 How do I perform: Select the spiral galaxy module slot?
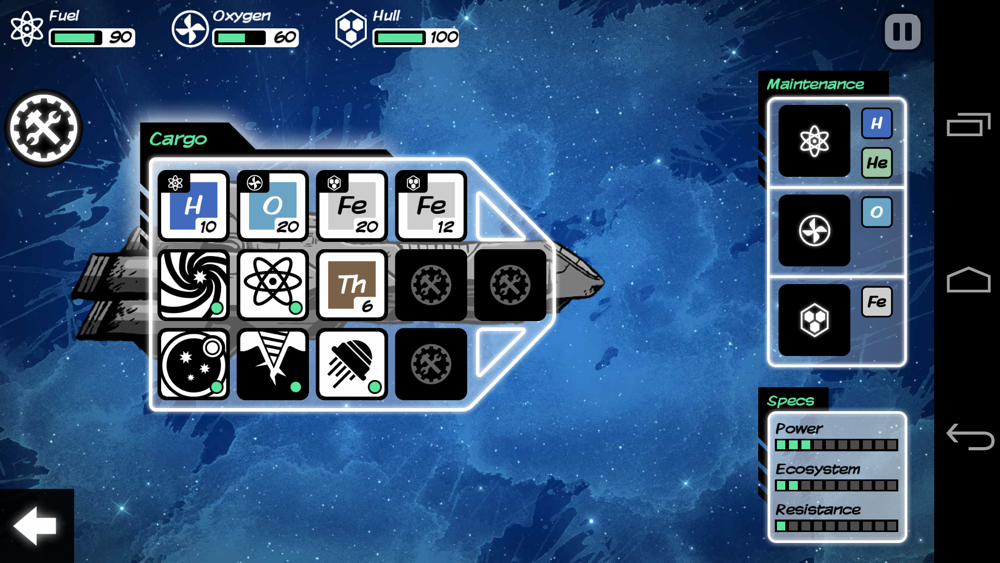(x=194, y=285)
